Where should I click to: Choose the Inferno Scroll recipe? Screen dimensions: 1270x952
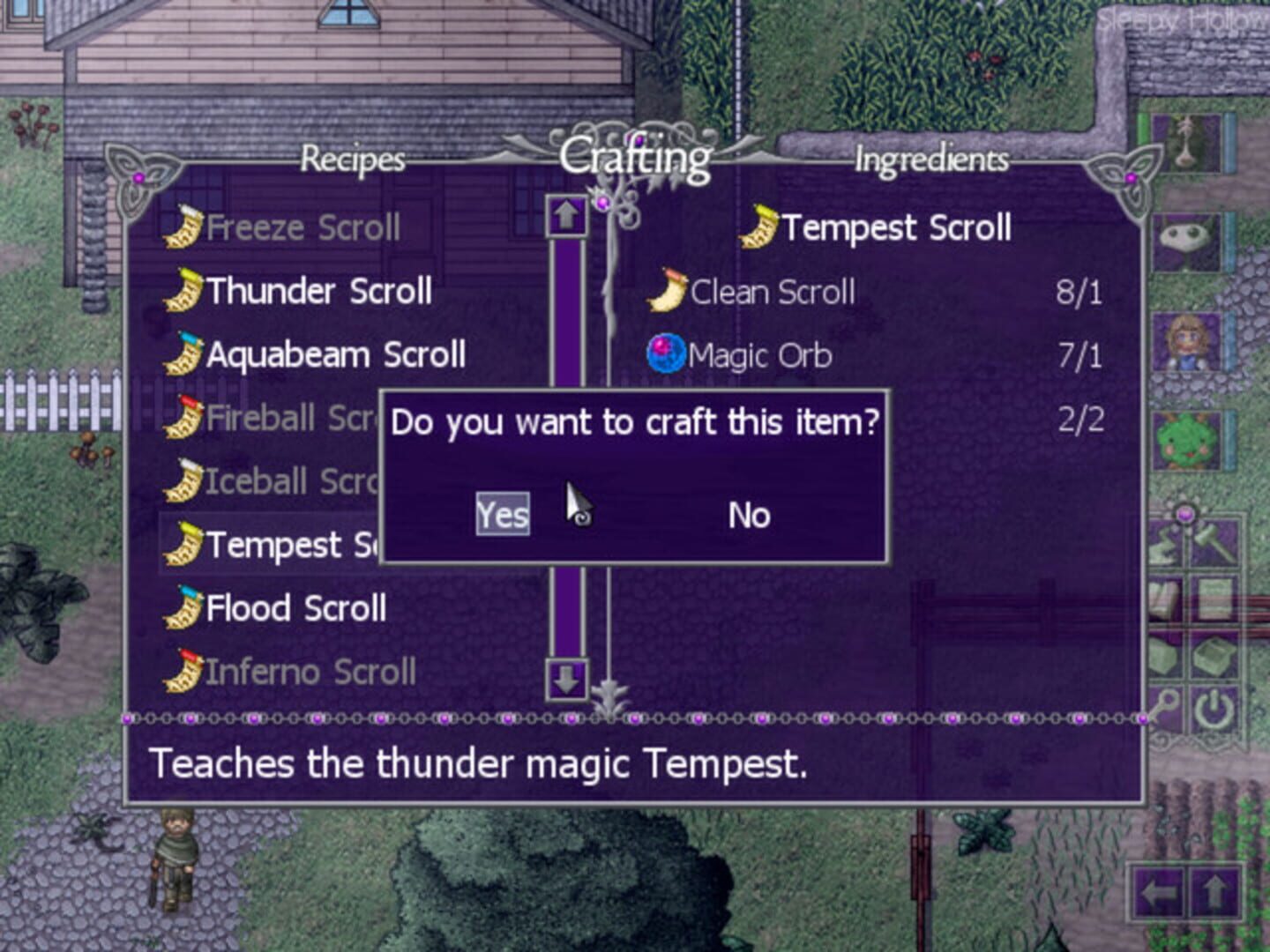click(309, 673)
